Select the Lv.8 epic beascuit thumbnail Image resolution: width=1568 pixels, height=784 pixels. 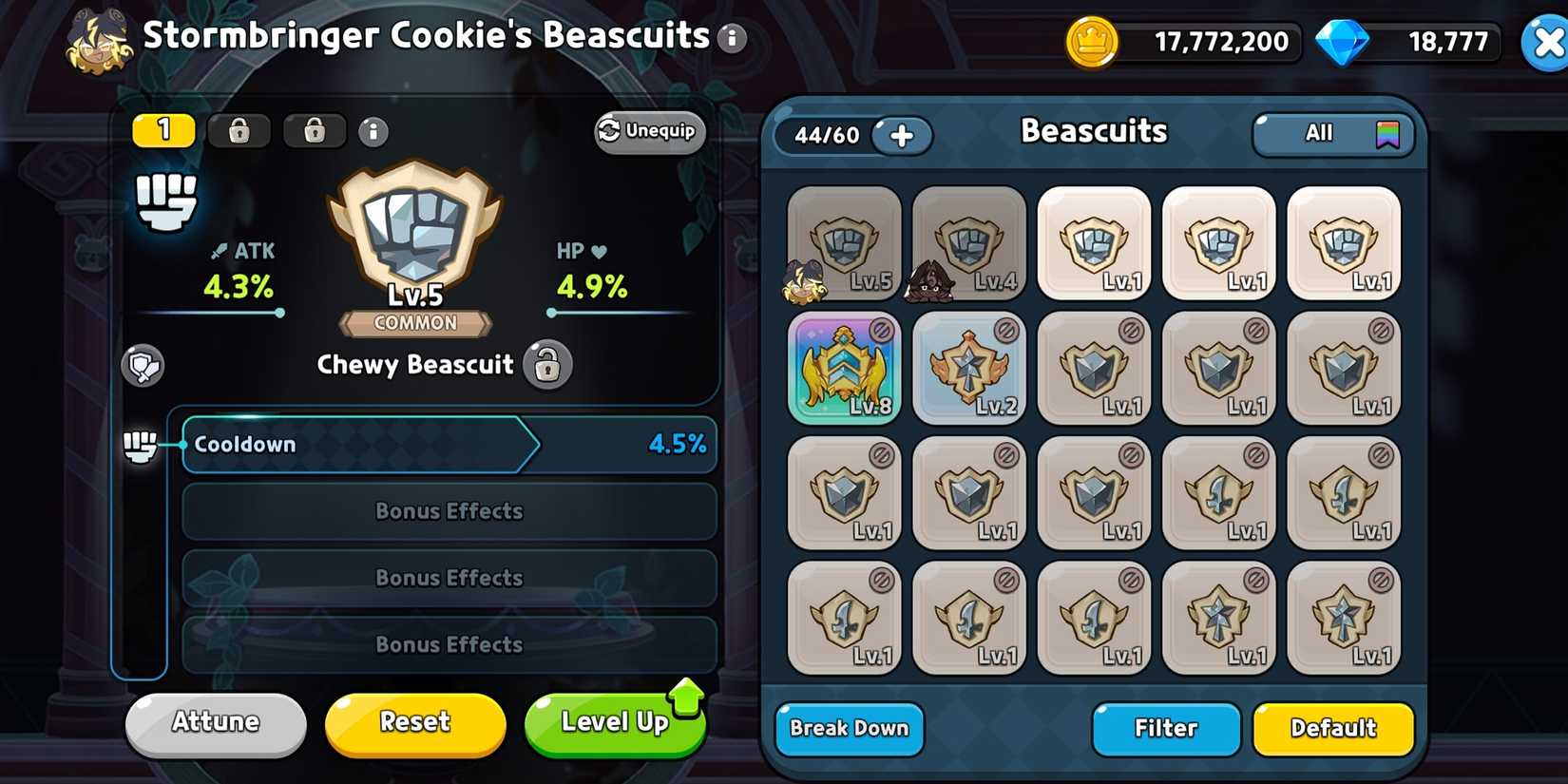click(x=844, y=369)
